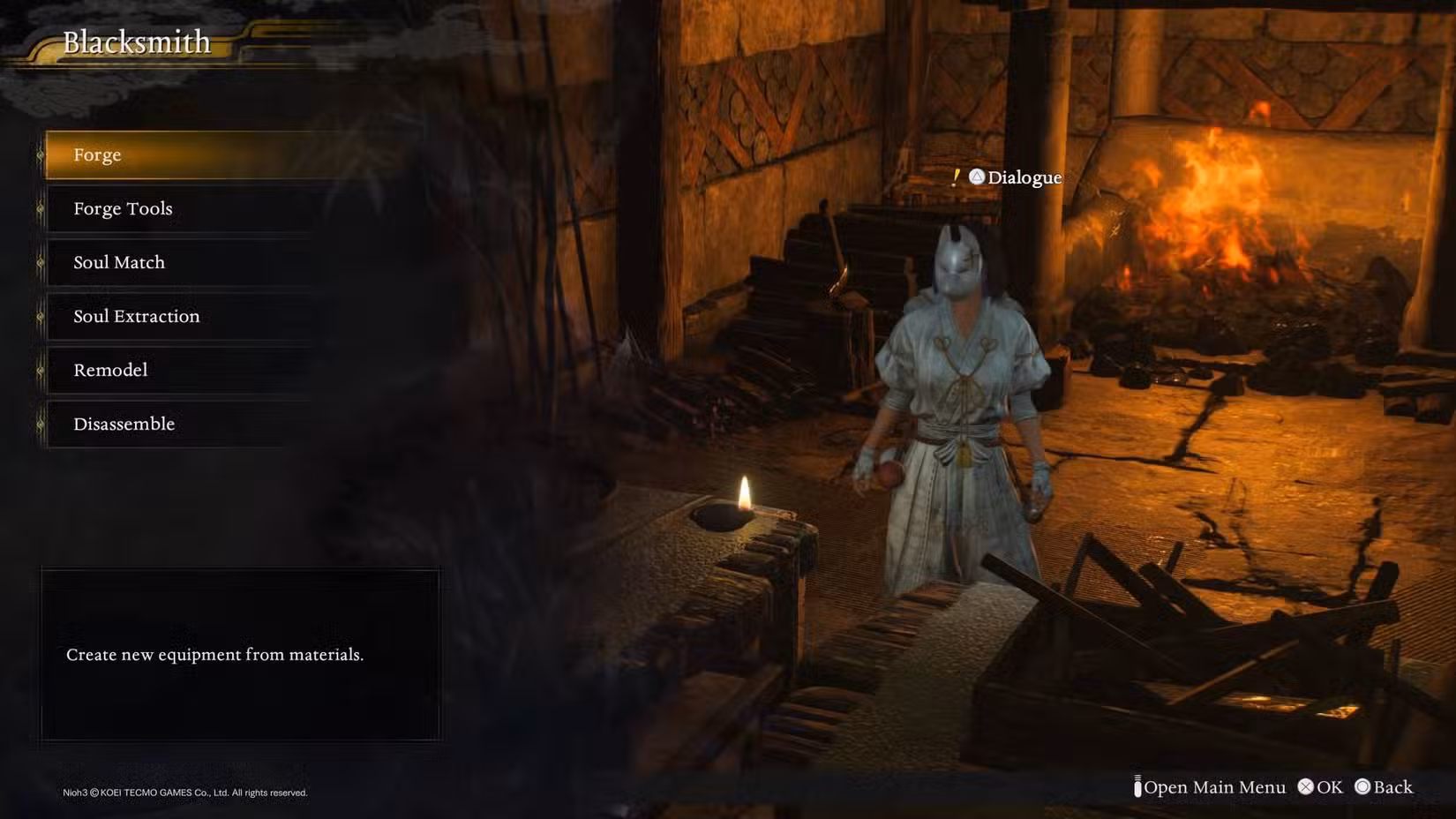1456x819 pixels.
Task: Click the Dialogue label to talk
Action: 1024,177
